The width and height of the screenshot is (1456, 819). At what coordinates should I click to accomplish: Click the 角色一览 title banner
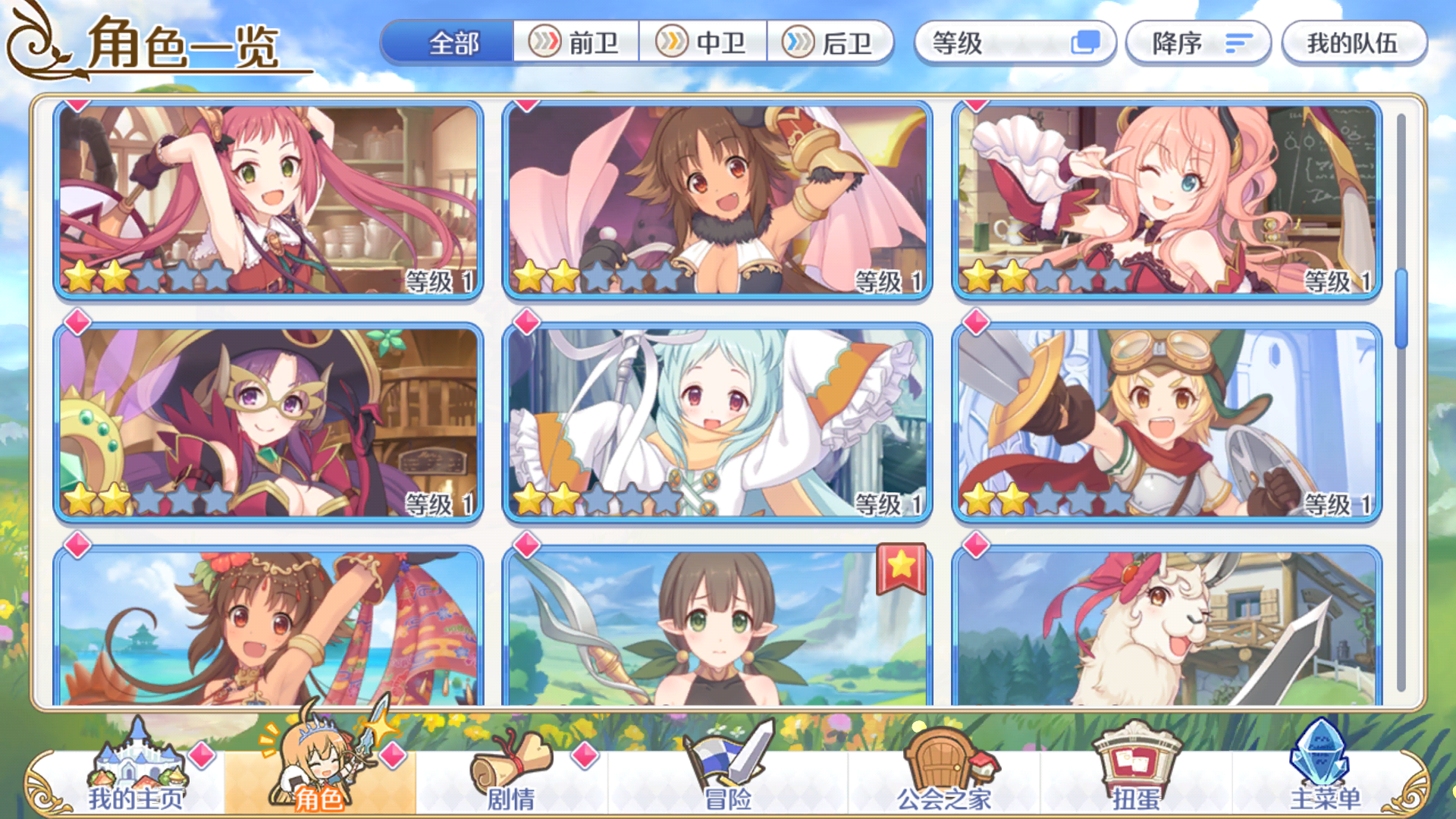click(x=182, y=44)
